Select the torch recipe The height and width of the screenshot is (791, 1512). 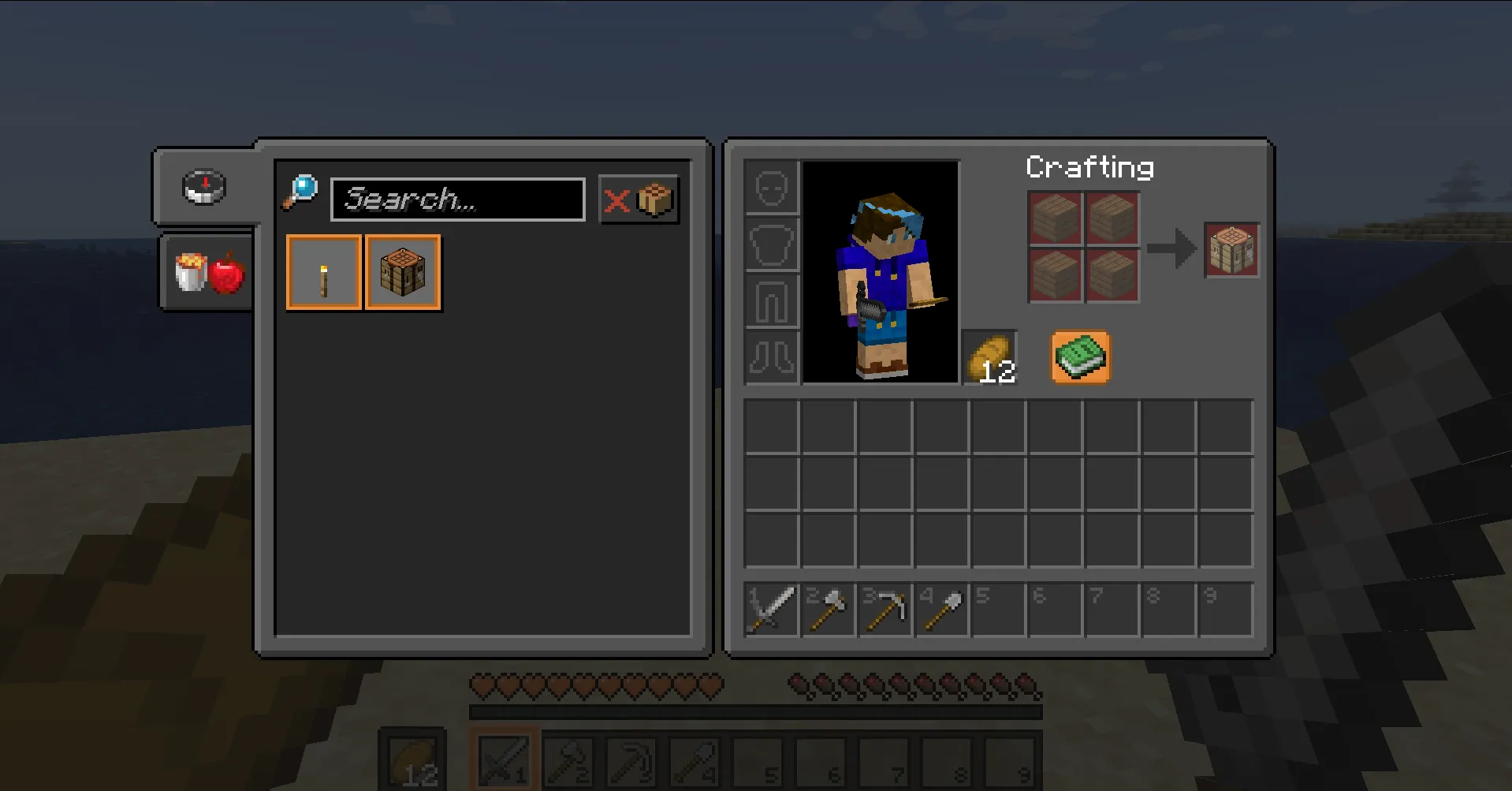[x=323, y=272]
